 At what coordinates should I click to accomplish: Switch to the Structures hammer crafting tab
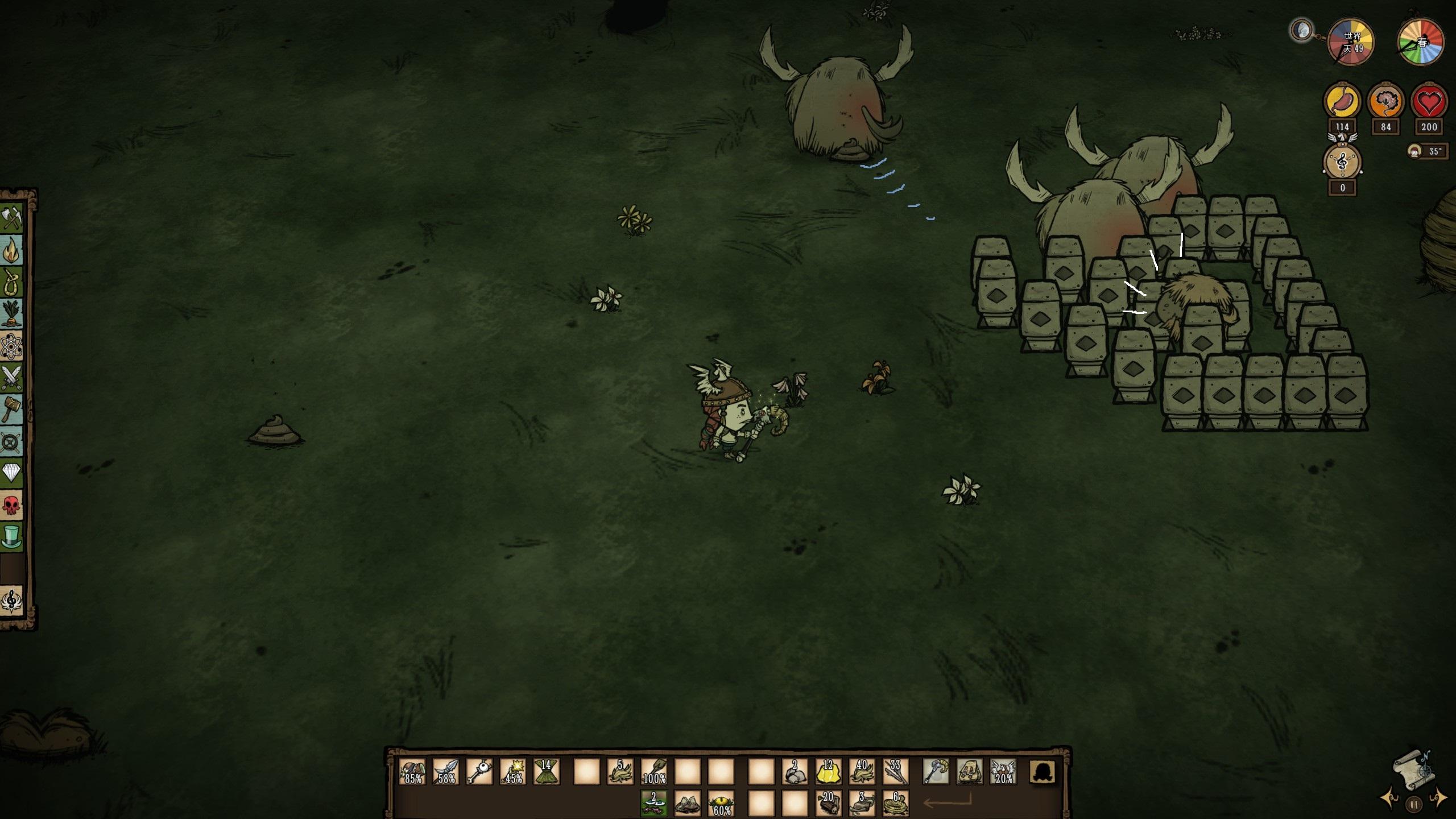11,409
